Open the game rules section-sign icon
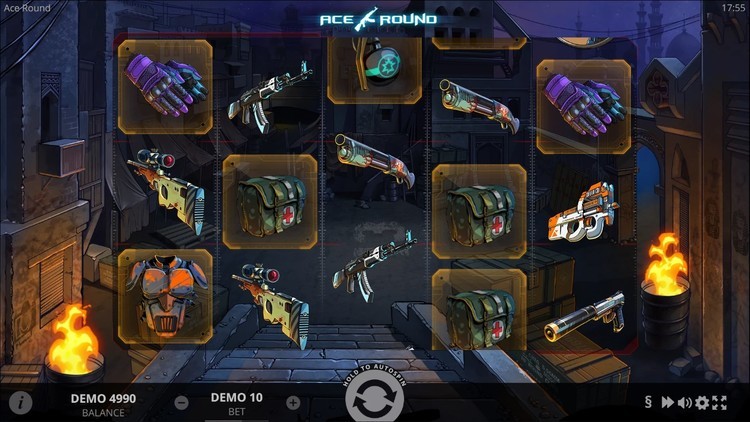The image size is (750, 422). click(x=648, y=402)
